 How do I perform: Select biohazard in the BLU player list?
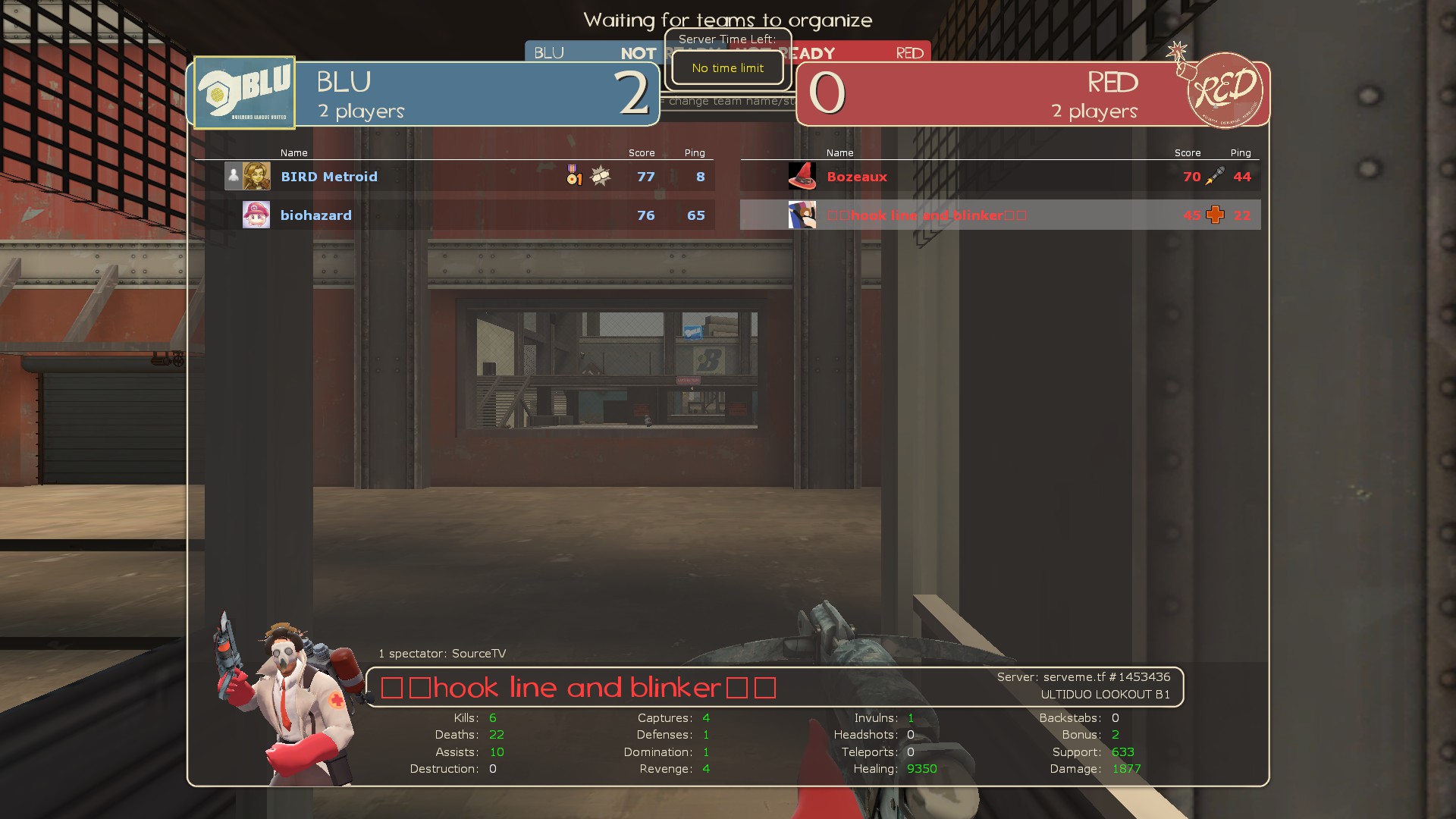coord(316,215)
